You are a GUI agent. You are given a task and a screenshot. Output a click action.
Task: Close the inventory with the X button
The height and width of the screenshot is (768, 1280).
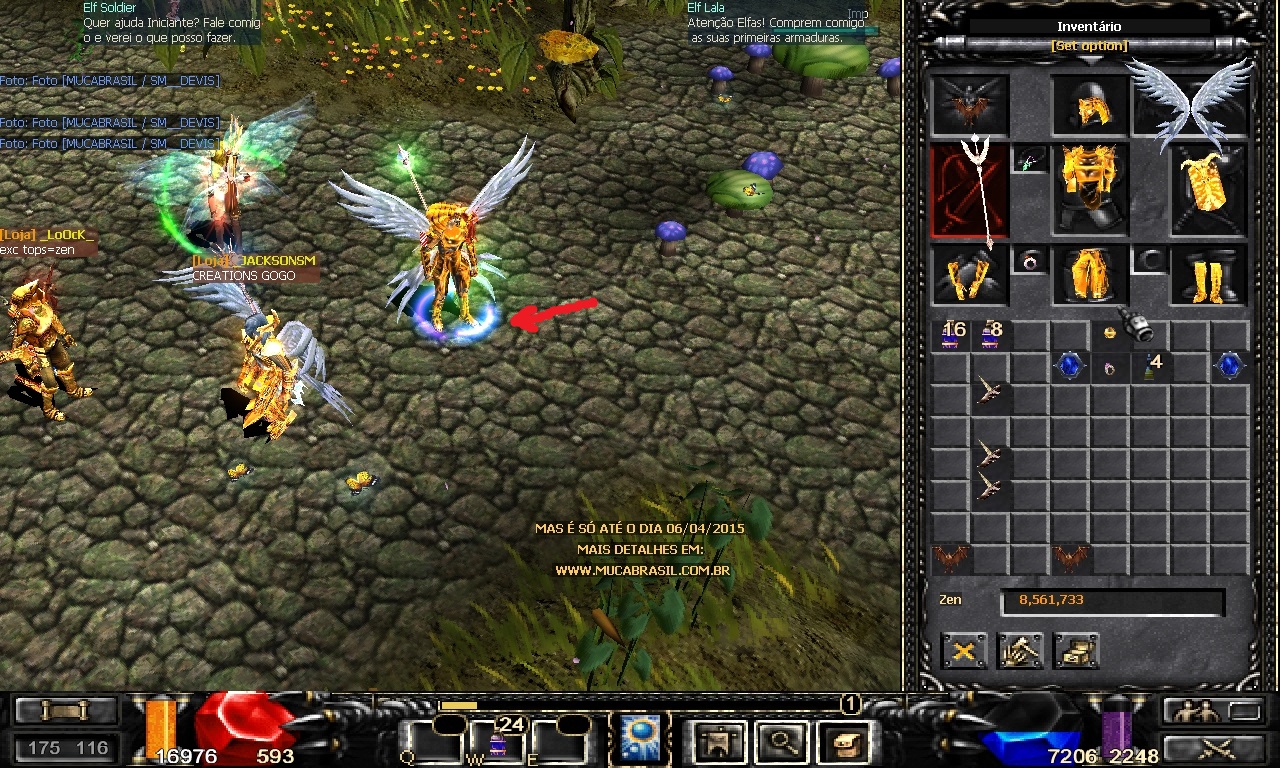pyautogui.click(x=964, y=651)
